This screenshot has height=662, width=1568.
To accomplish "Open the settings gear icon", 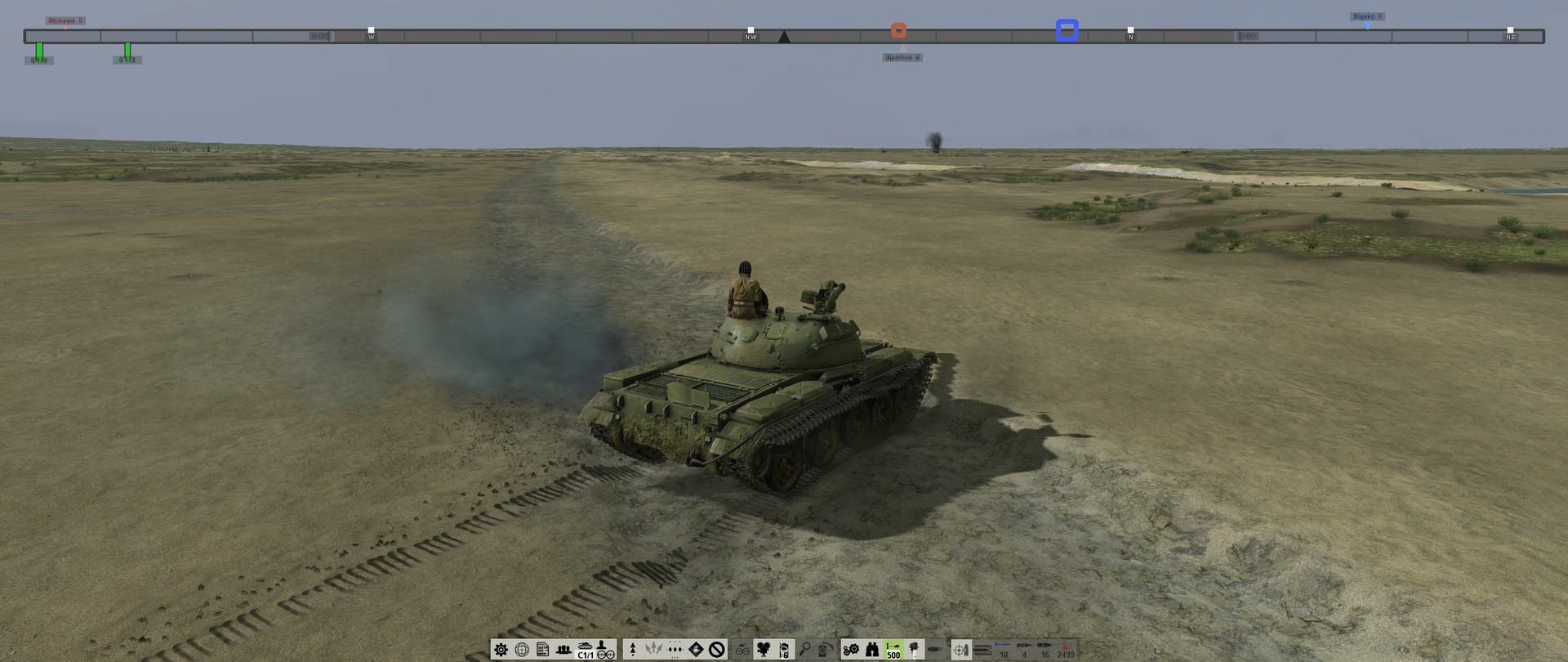I will tap(501, 651).
